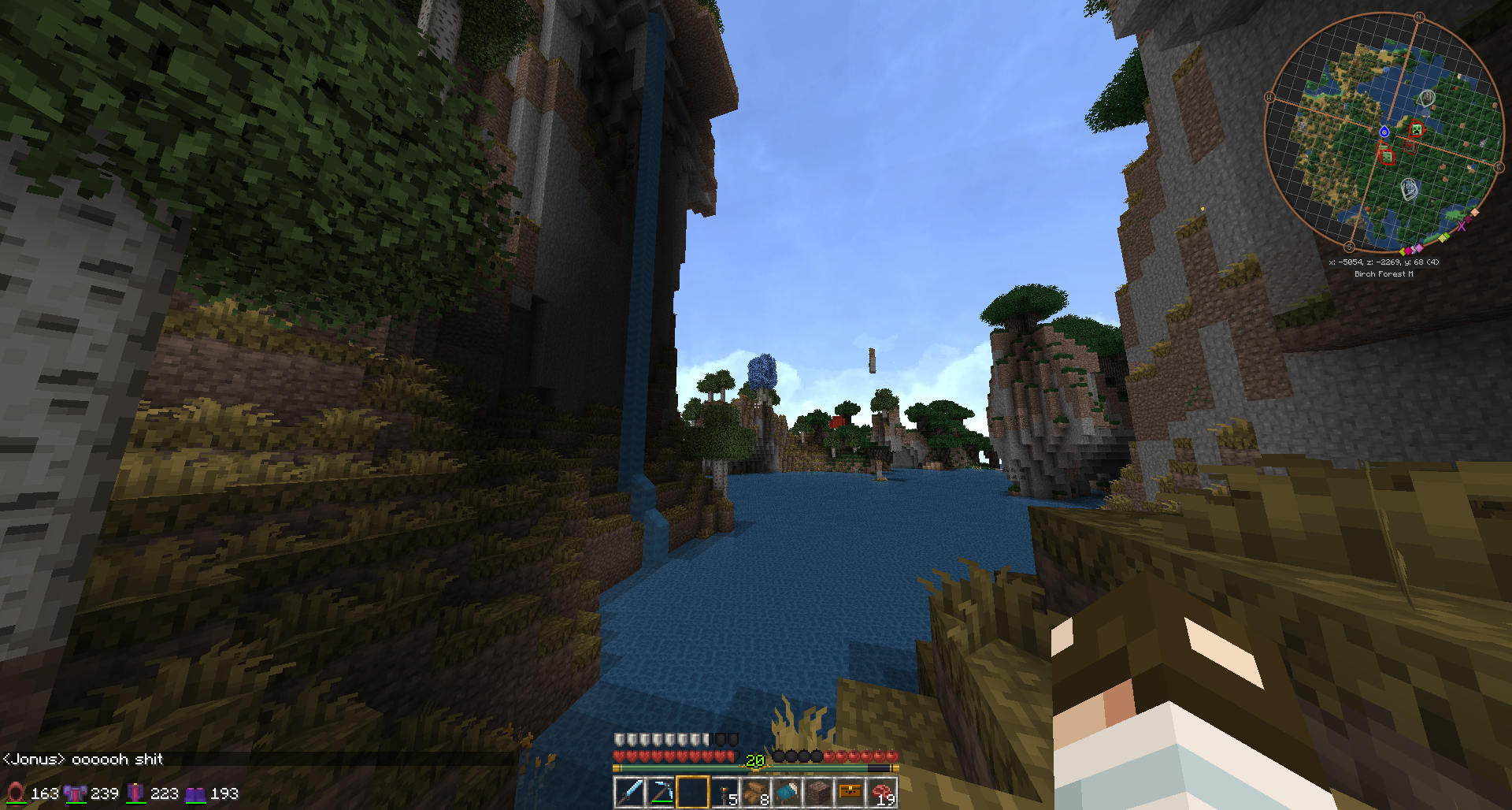Click the blue player marker on minimap

tap(1384, 132)
